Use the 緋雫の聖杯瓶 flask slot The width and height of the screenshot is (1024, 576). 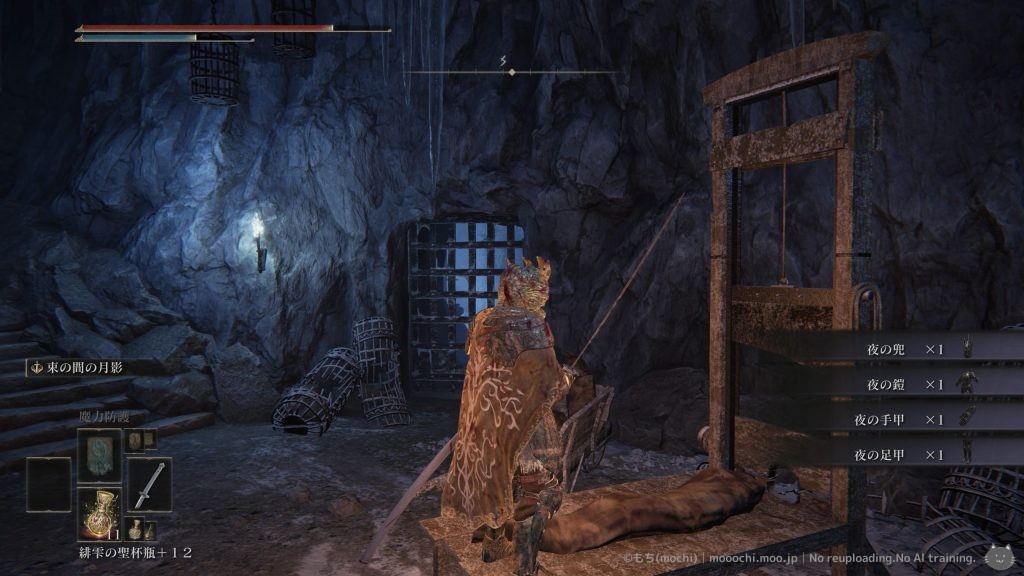(99, 512)
